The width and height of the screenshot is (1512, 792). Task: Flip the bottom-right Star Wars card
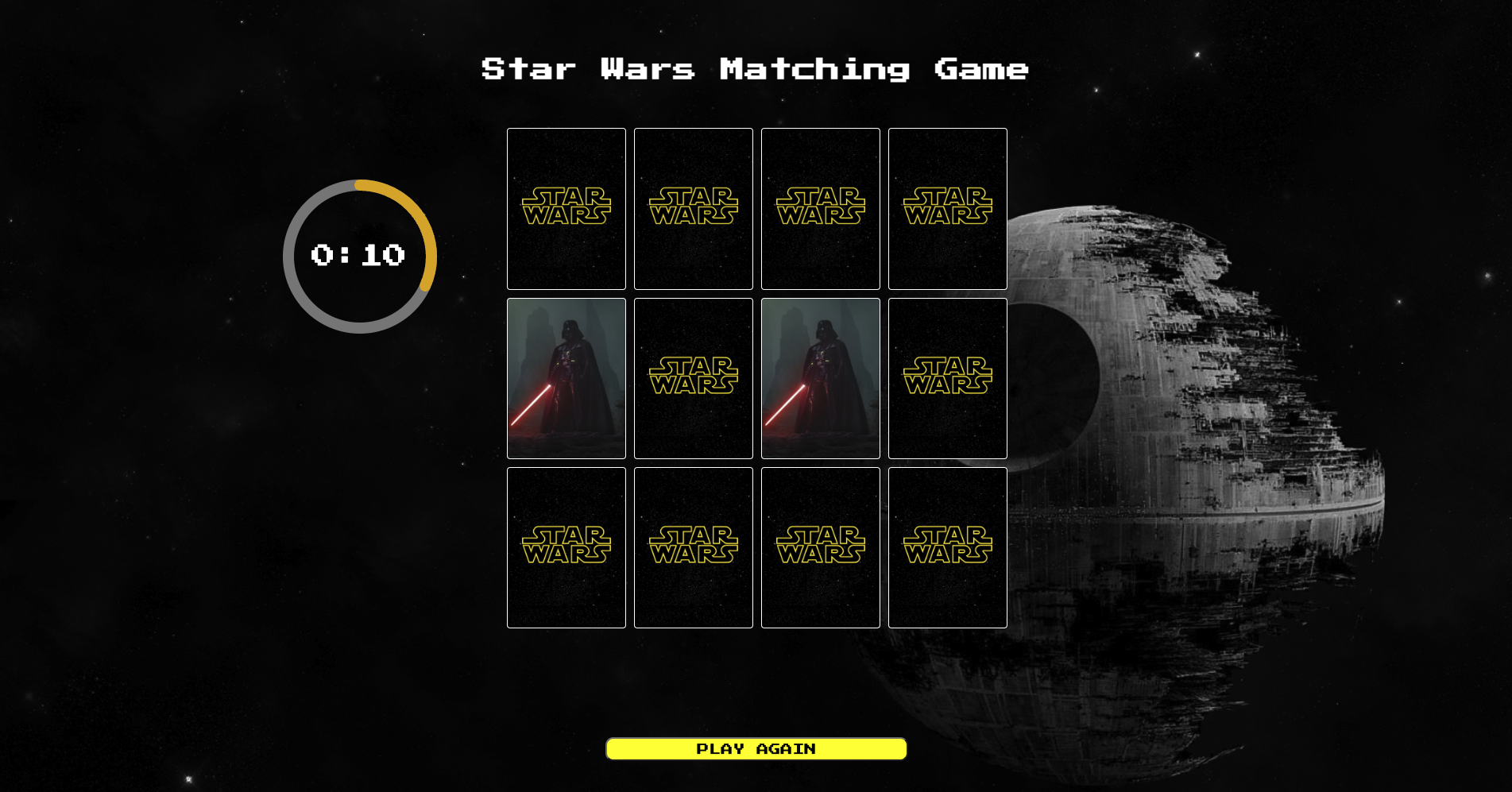[x=947, y=547]
